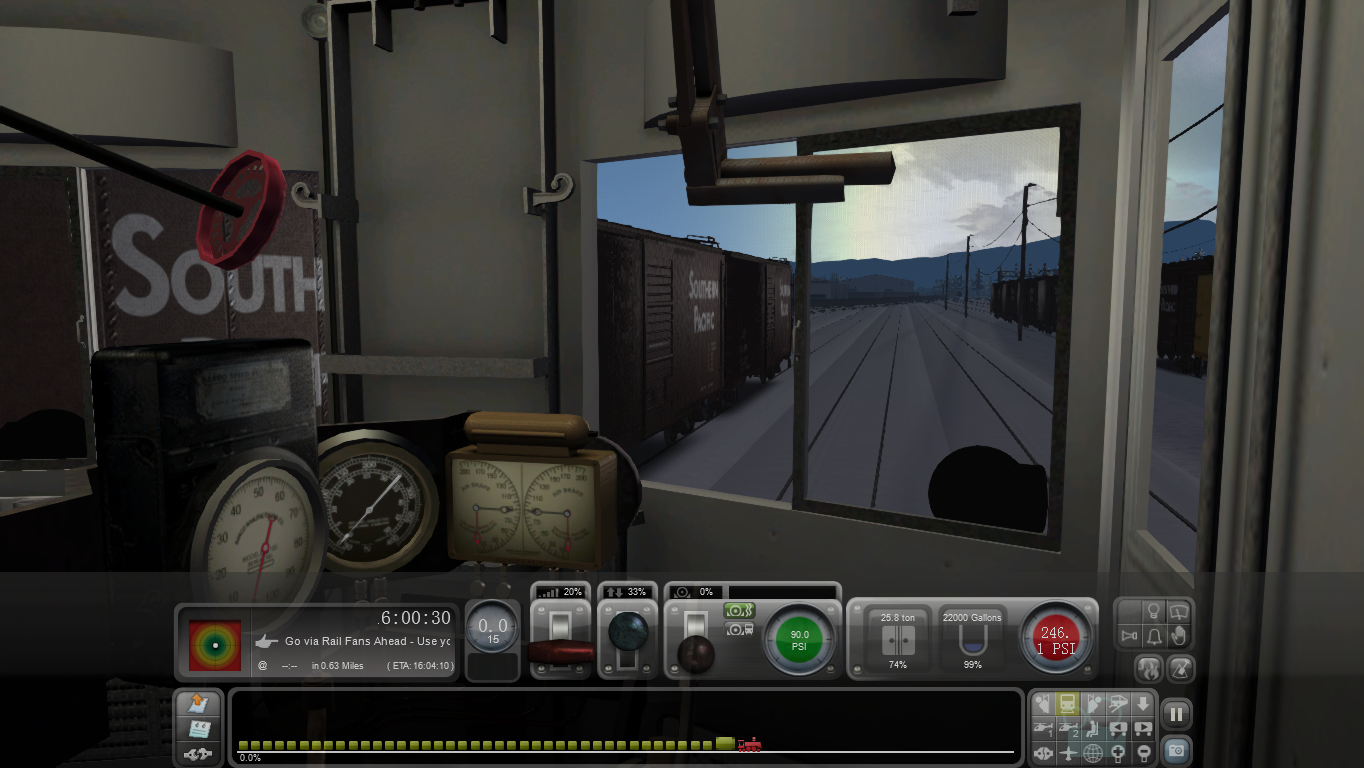Zoom out with the minus magnifier
Image resolution: width=1364 pixels, height=768 pixels.
click(1143, 753)
